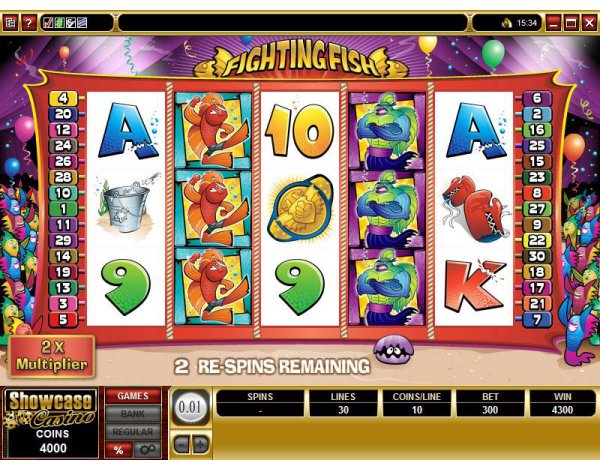The image size is (600, 470).
Task: Open the Games menu
Action: pos(133,397)
